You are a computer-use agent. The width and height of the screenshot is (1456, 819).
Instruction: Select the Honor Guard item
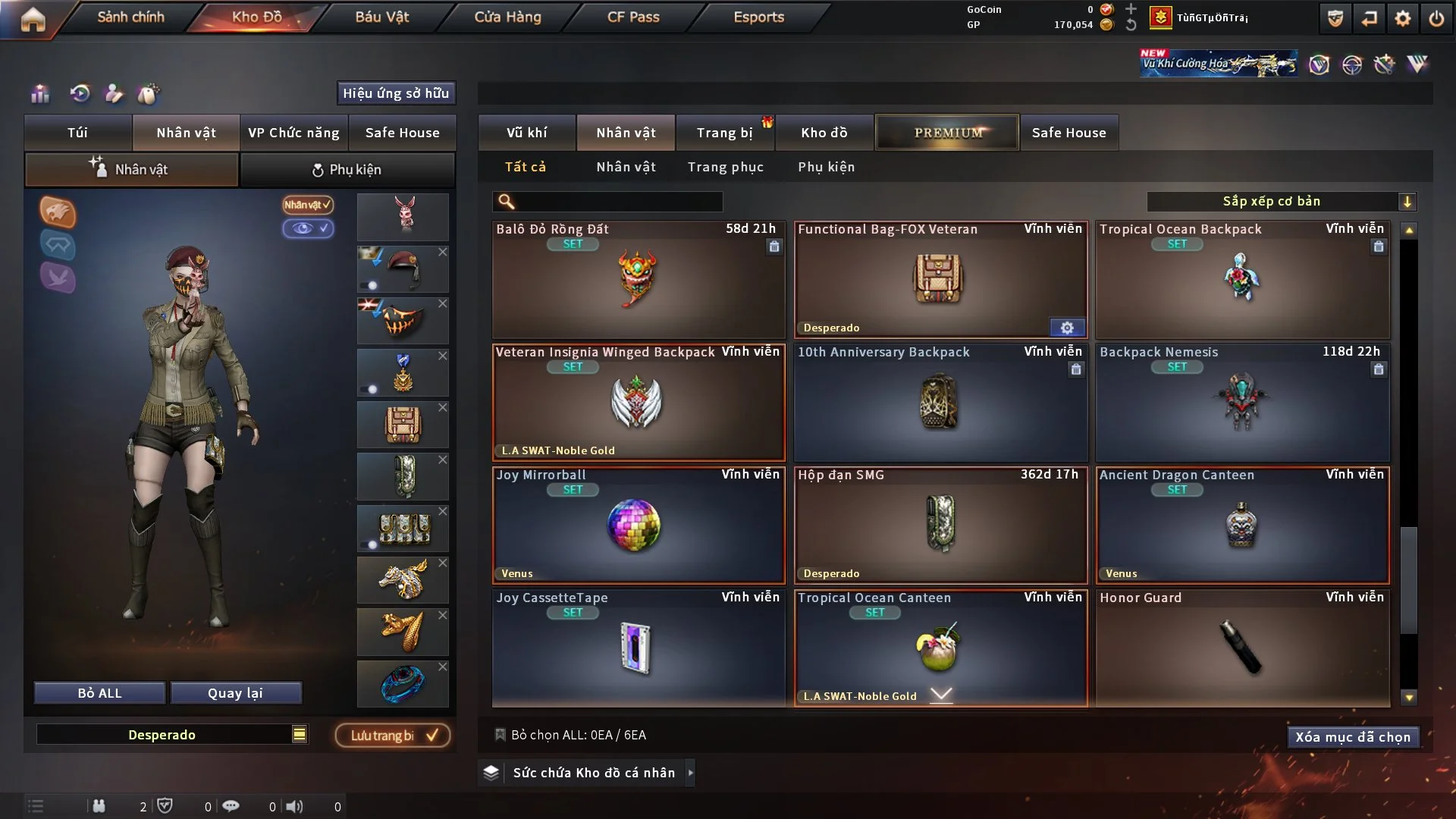click(x=1242, y=648)
